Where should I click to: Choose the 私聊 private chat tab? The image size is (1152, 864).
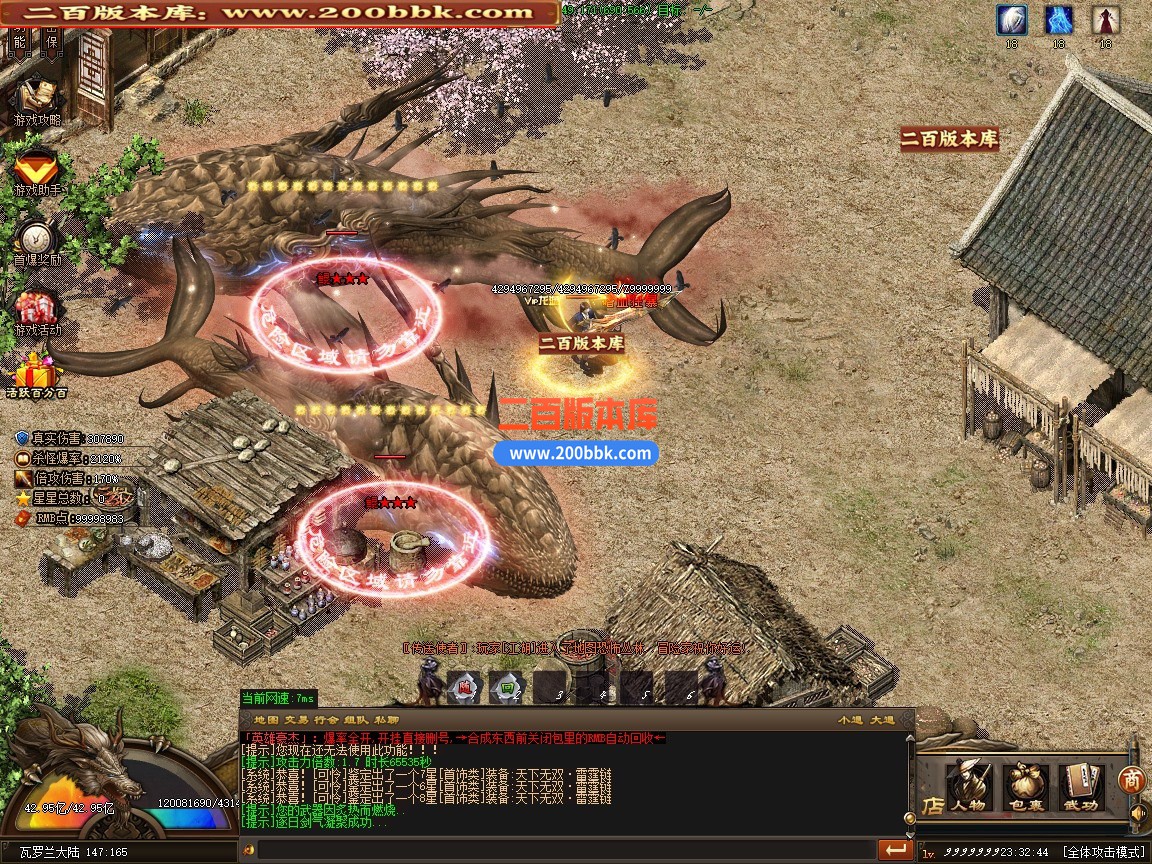pos(387,719)
